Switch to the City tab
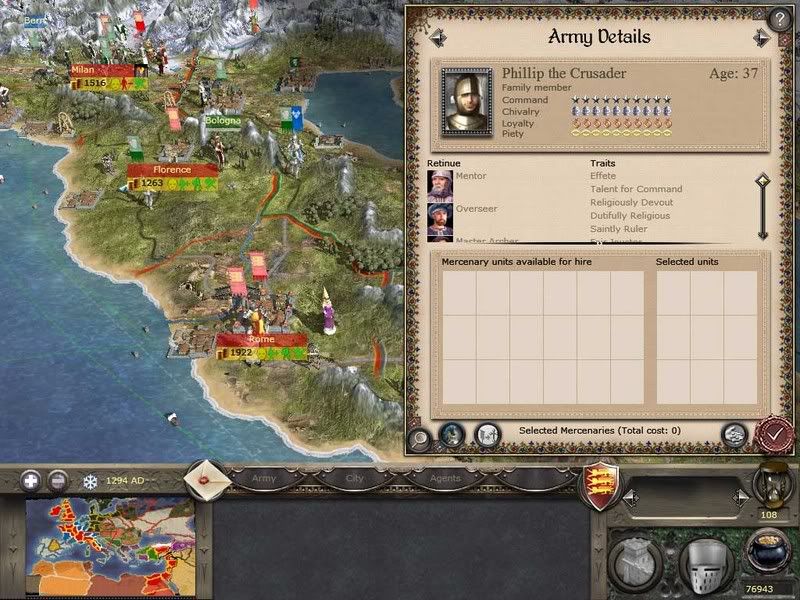The image size is (800, 600). click(x=354, y=479)
